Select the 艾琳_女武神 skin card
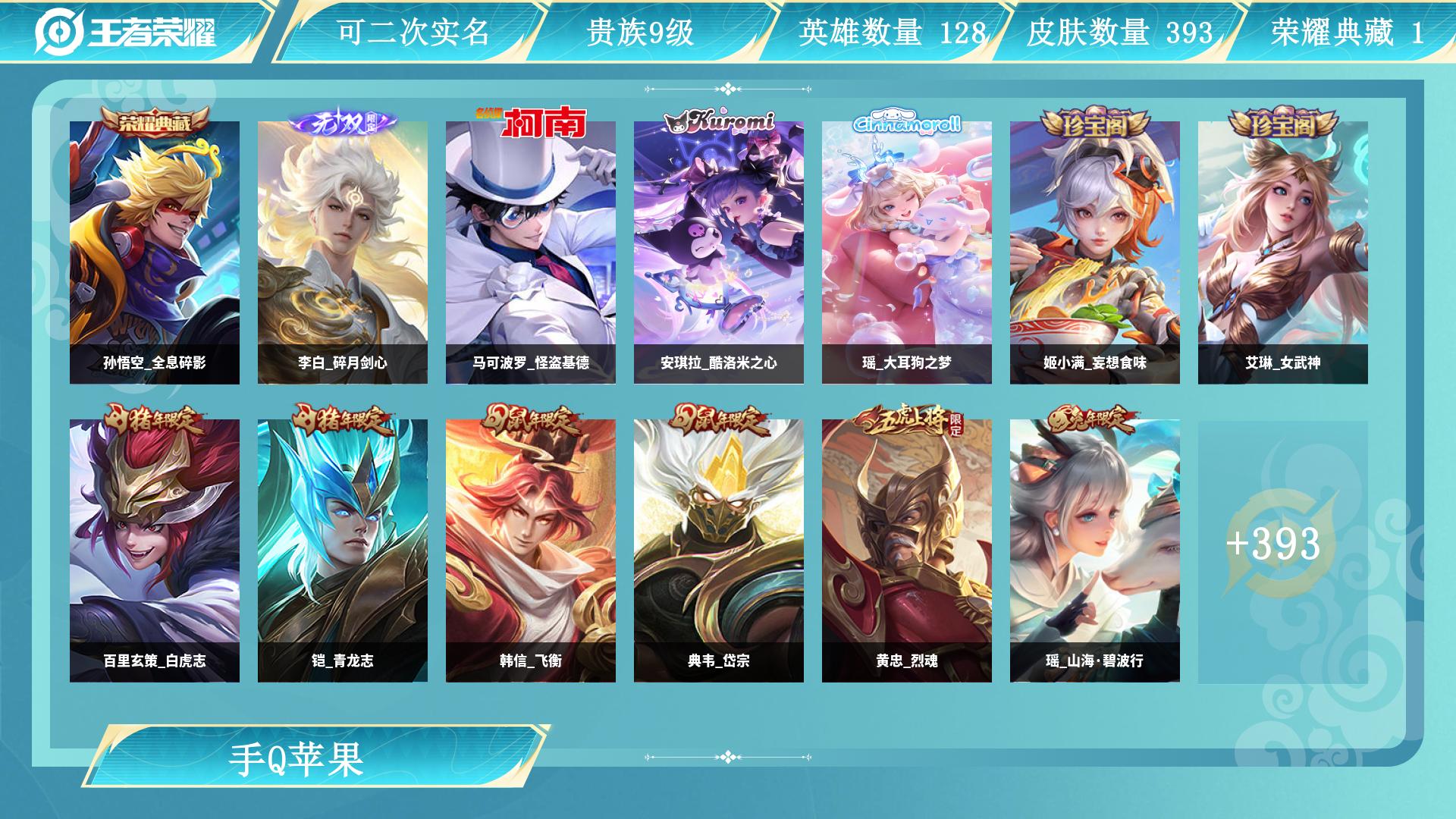Screen dimensions: 1456x819 1283,252
